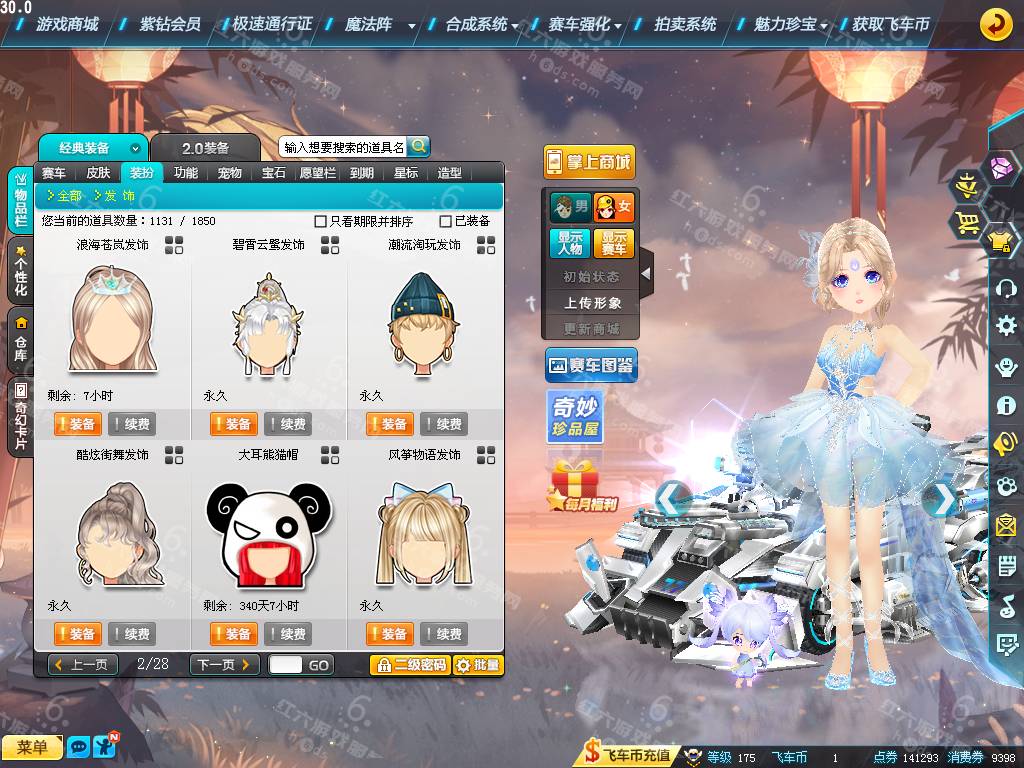Tick 只看期限并排序 checkbox
Image resolution: width=1024 pixels, height=768 pixels.
tap(321, 221)
